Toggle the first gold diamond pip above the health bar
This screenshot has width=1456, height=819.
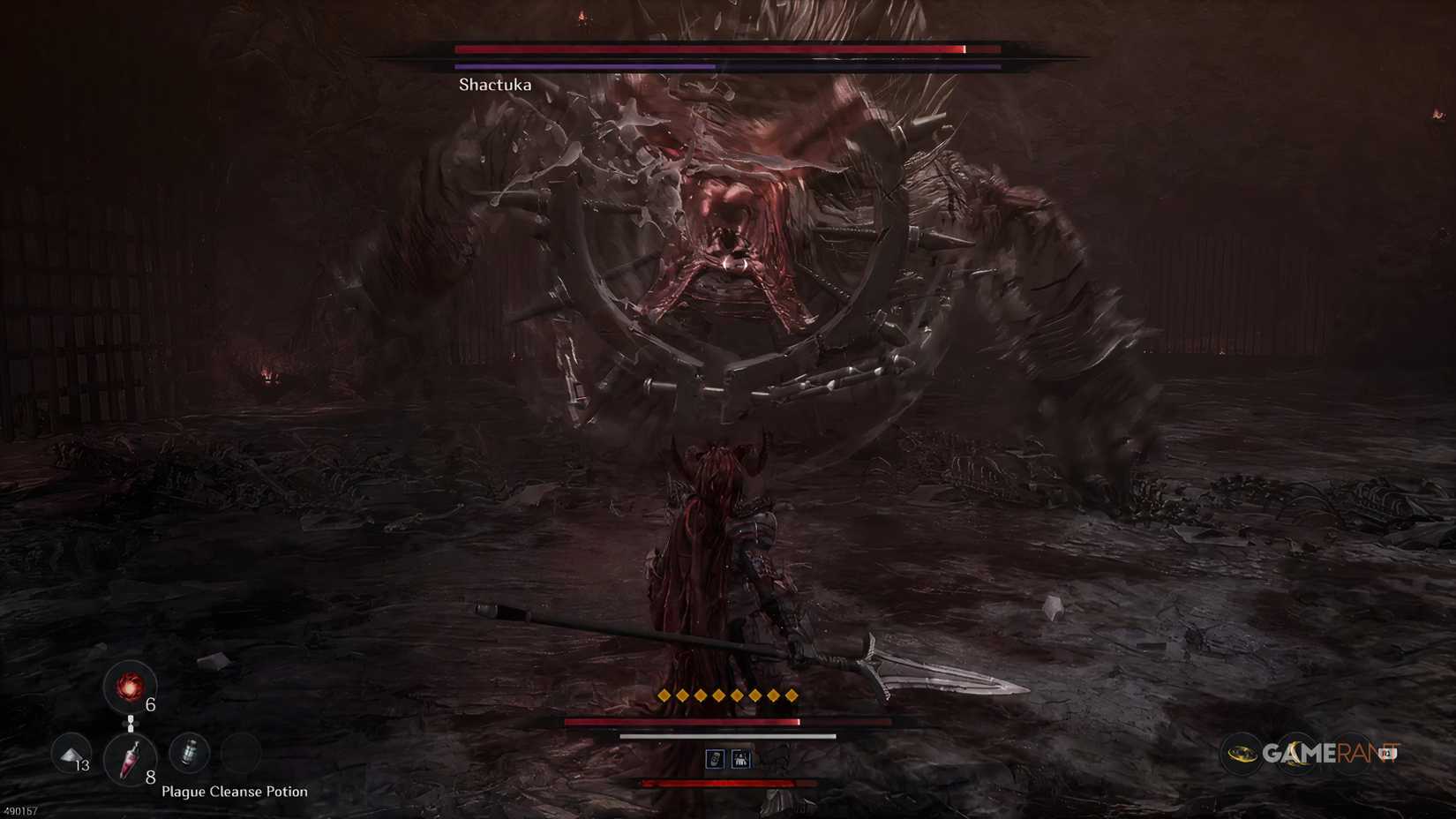(663, 695)
